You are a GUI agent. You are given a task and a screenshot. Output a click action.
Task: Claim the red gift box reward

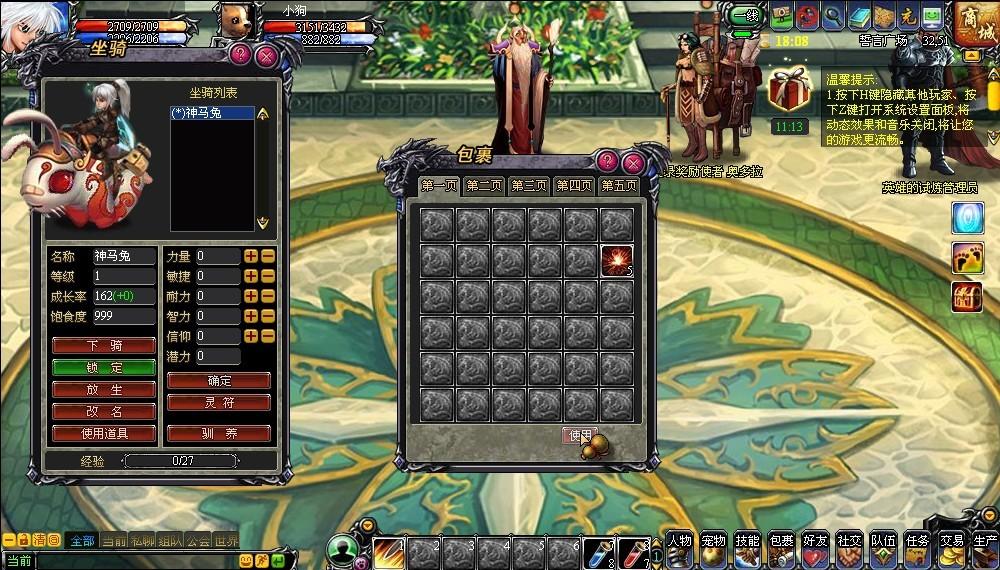pos(789,90)
